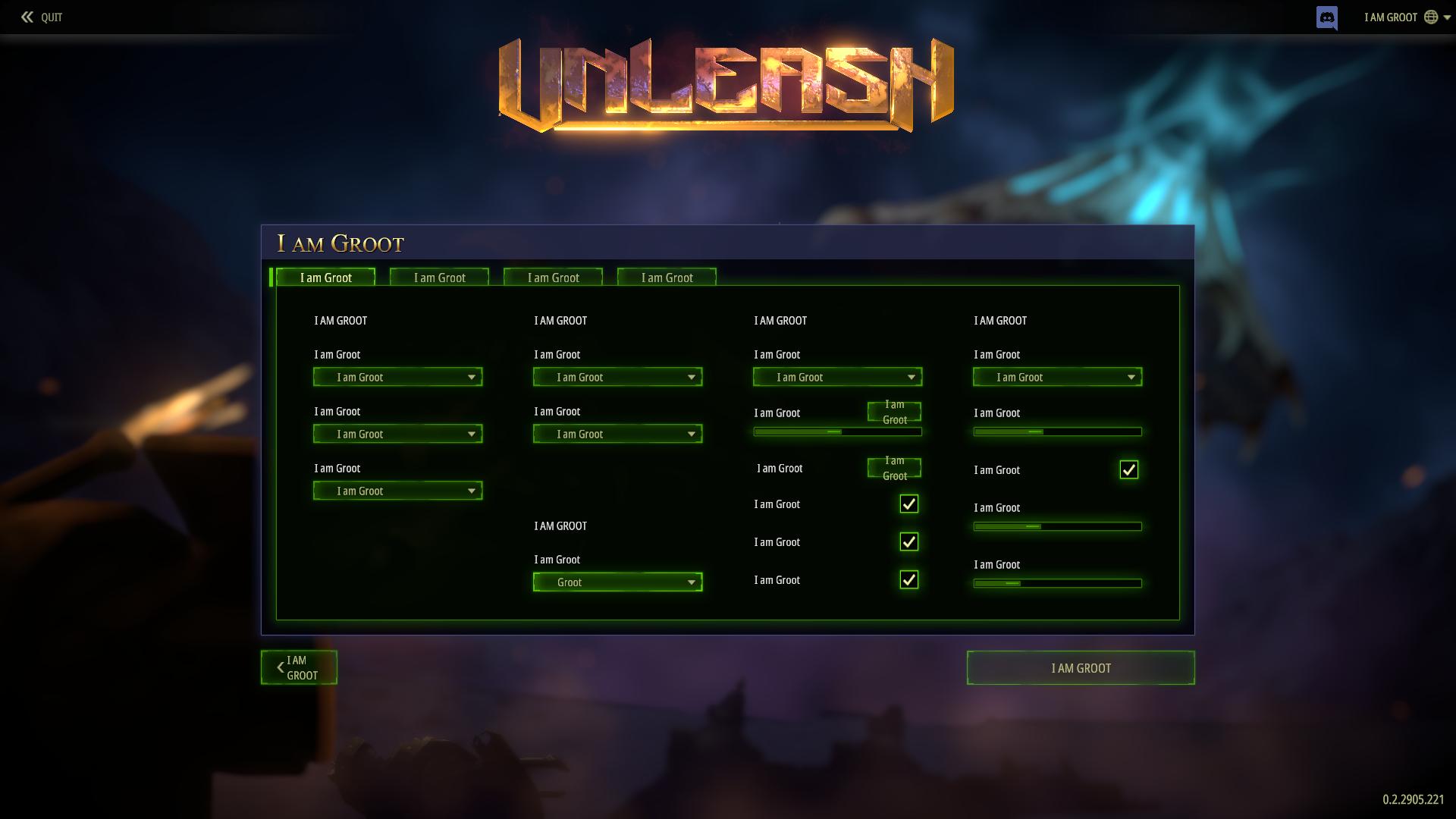This screenshot has height=819, width=1456.
Task: Open the second dropdown in the second column
Action: 617,434
